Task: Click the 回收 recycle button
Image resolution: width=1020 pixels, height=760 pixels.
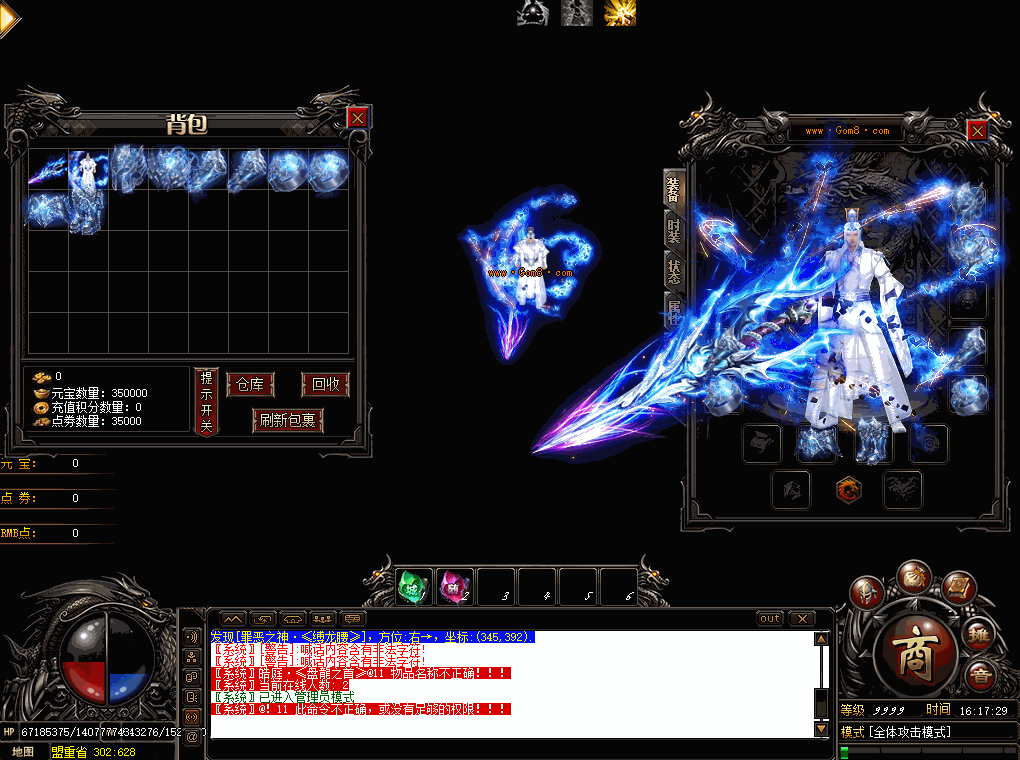Action: 326,385
